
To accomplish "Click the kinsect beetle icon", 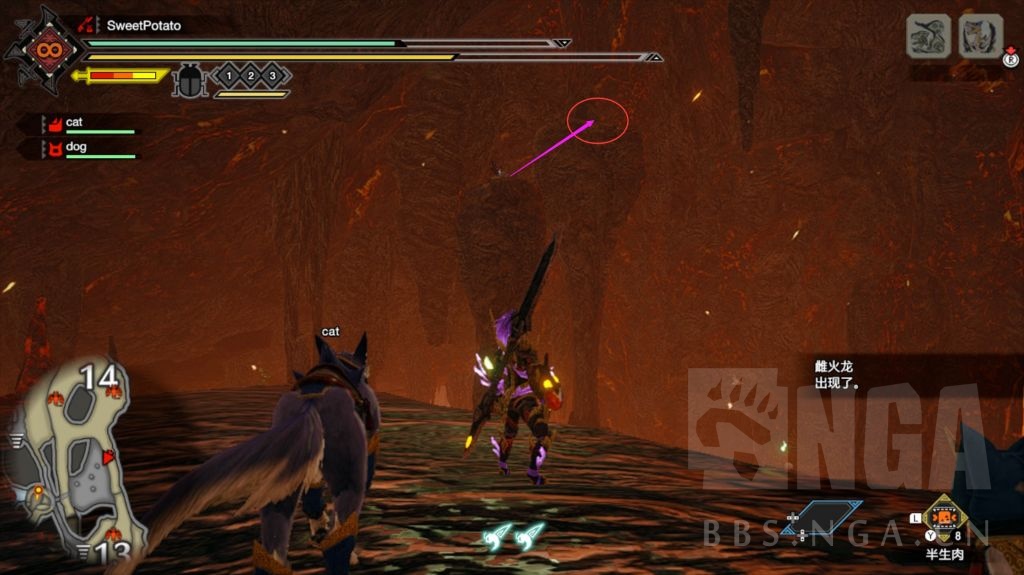I will click(188, 80).
